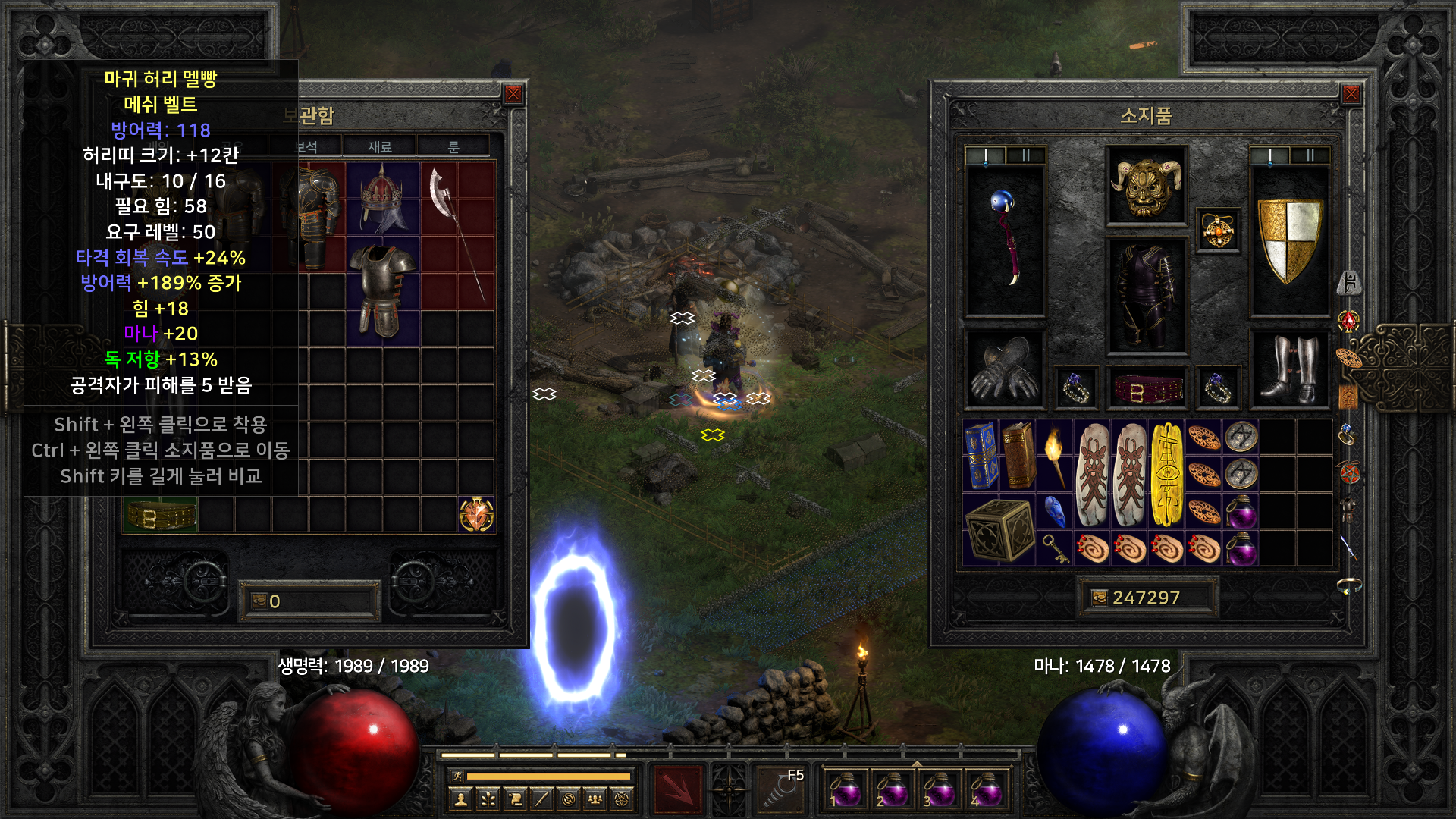
Task: Open the 룬 stash tab
Action: (x=453, y=146)
